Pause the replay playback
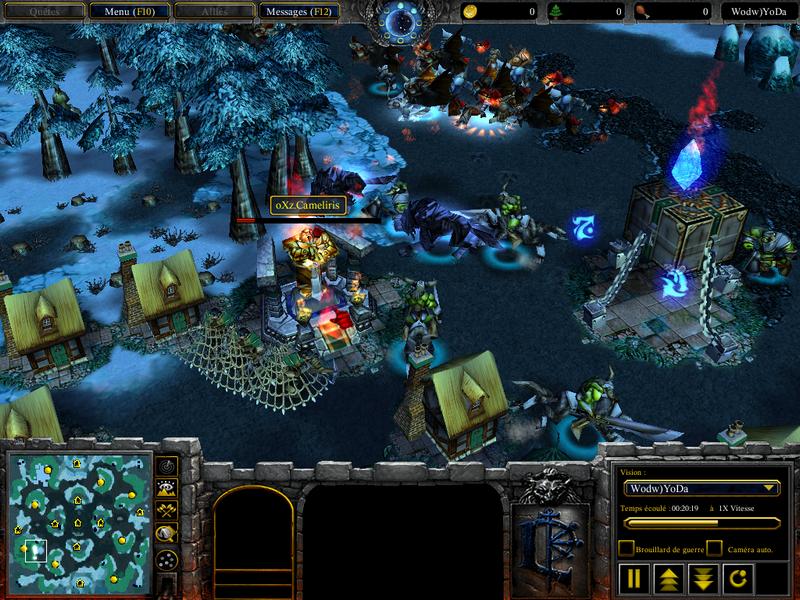The image size is (800, 600). coord(634,578)
